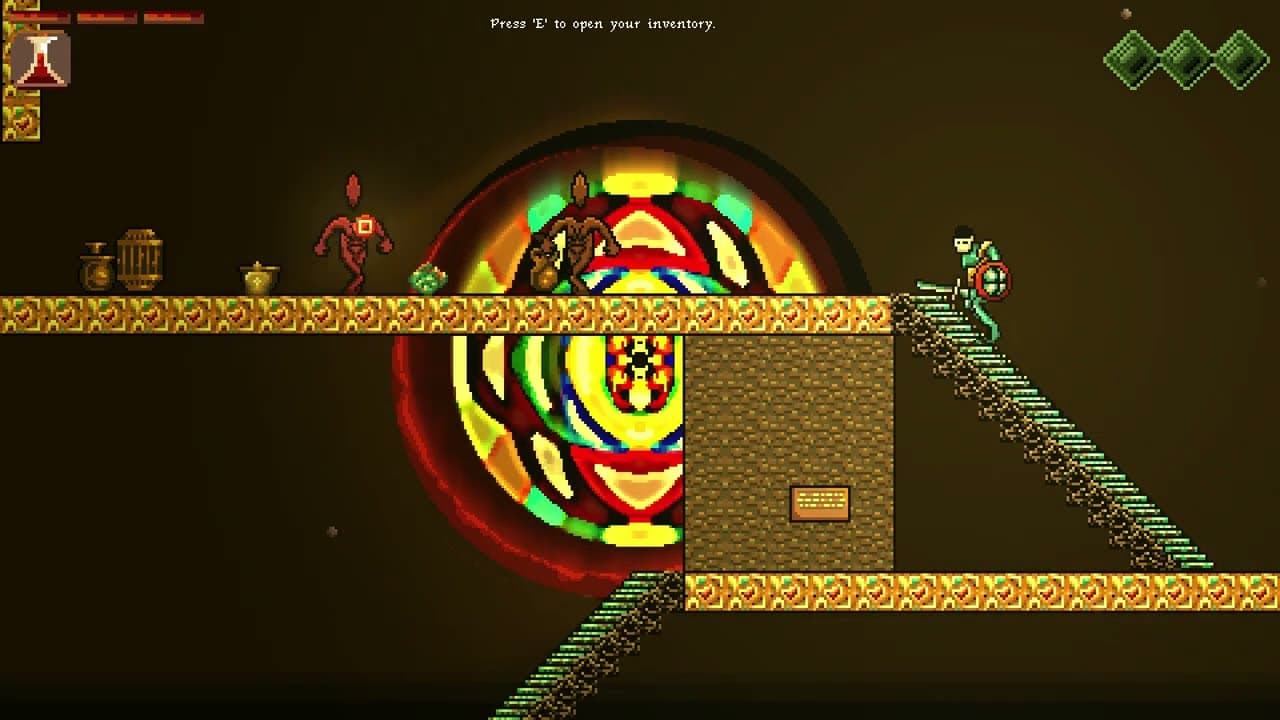The width and height of the screenshot is (1280, 720).
Task: Select the heart emblem on the left border
Action: pos(22,122)
